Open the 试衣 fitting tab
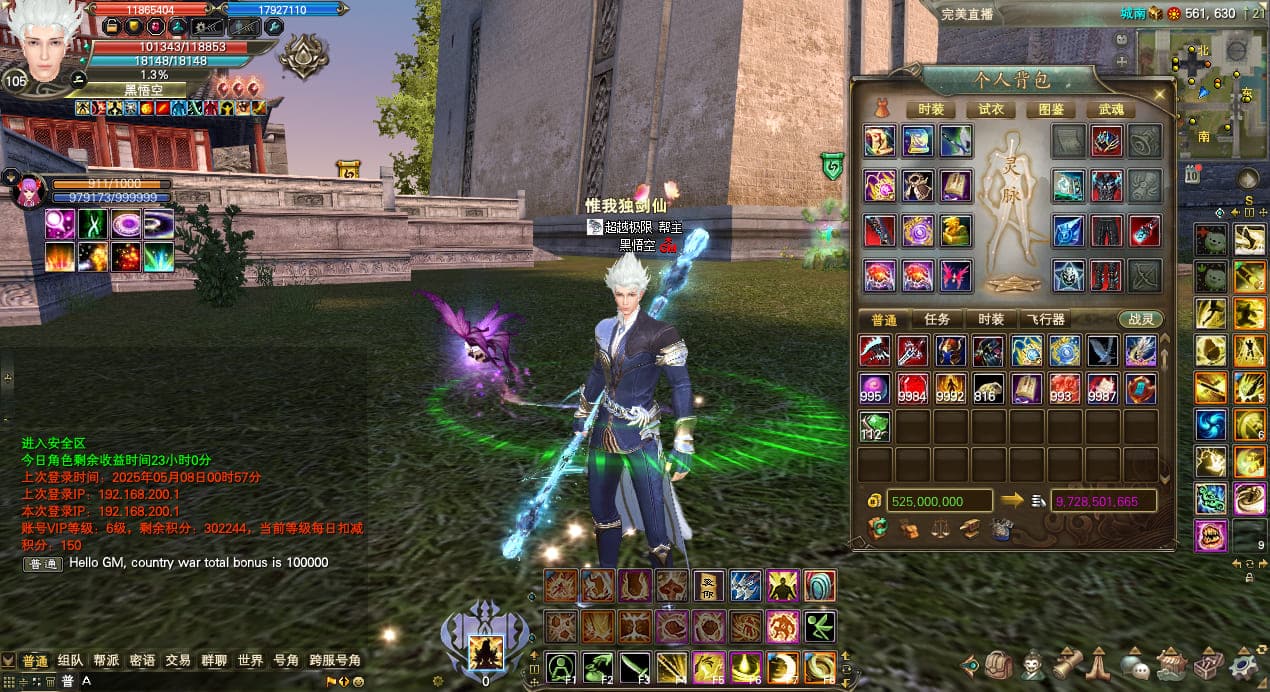 tap(991, 109)
